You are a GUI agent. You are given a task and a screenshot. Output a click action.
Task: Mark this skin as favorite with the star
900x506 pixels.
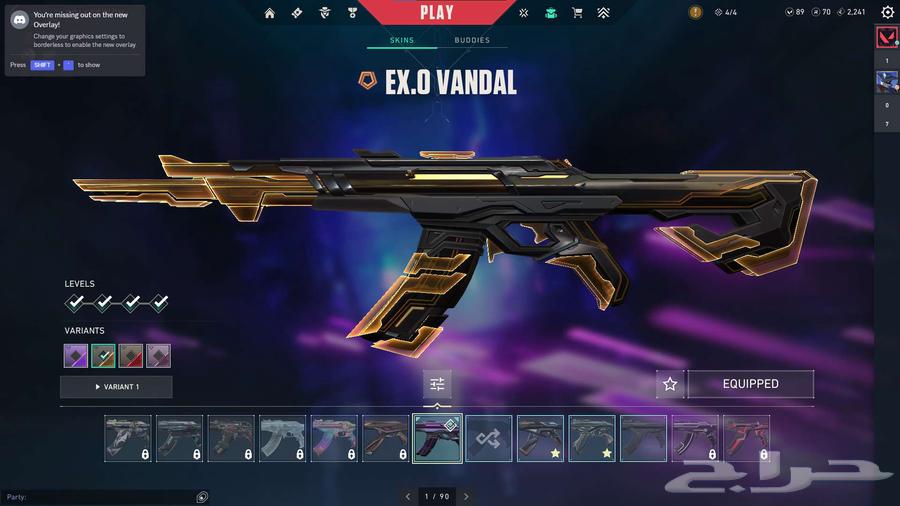point(670,384)
